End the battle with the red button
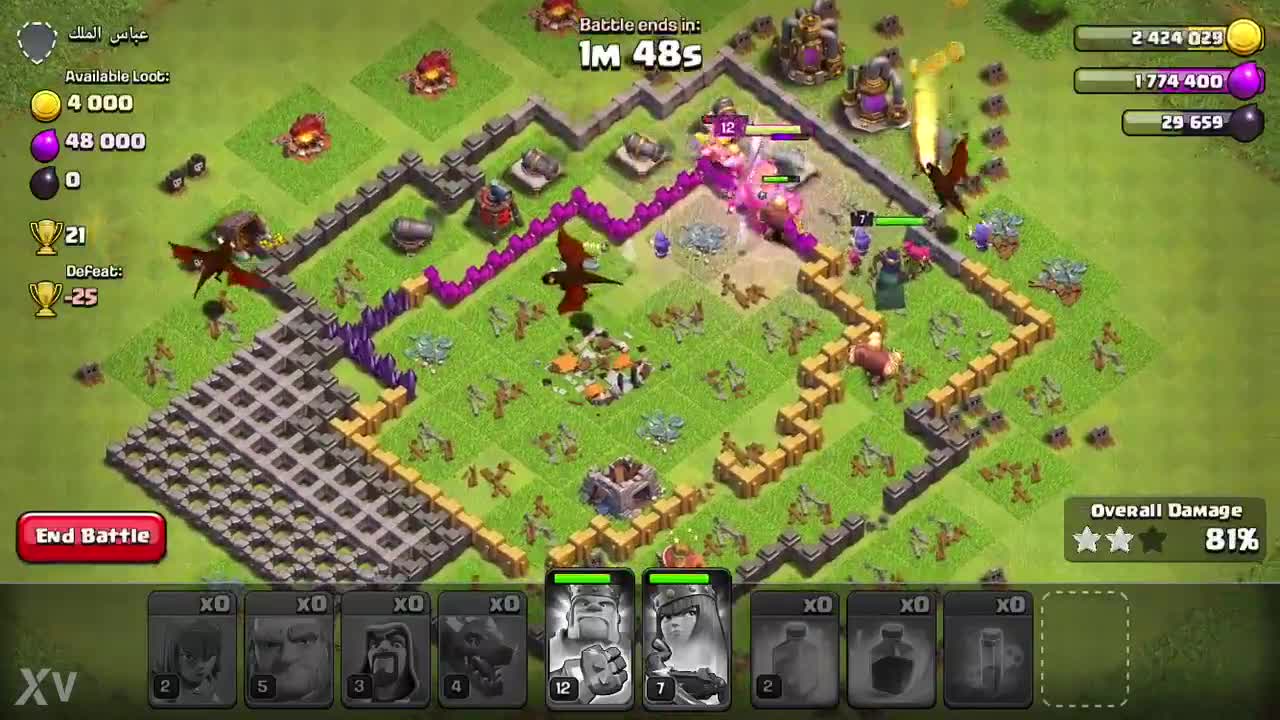 [91, 537]
